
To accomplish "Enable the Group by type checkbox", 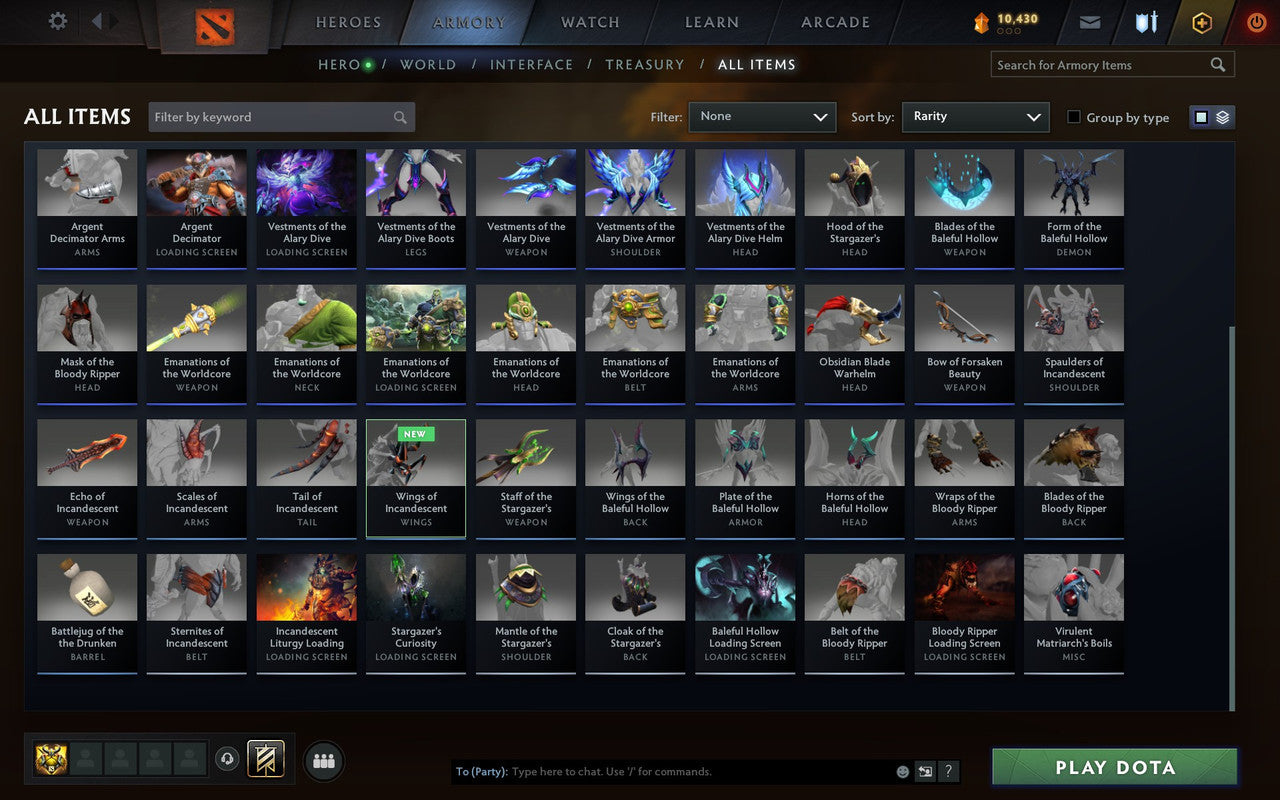I will pos(1072,117).
